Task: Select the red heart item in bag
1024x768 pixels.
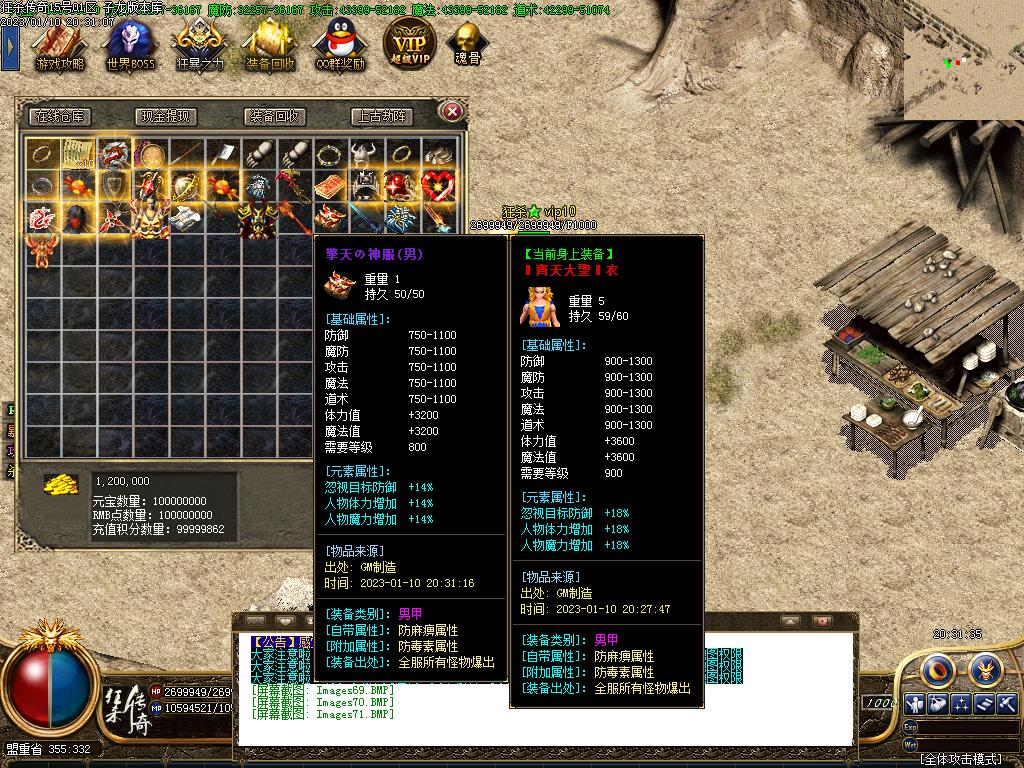Action: (x=438, y=186)
